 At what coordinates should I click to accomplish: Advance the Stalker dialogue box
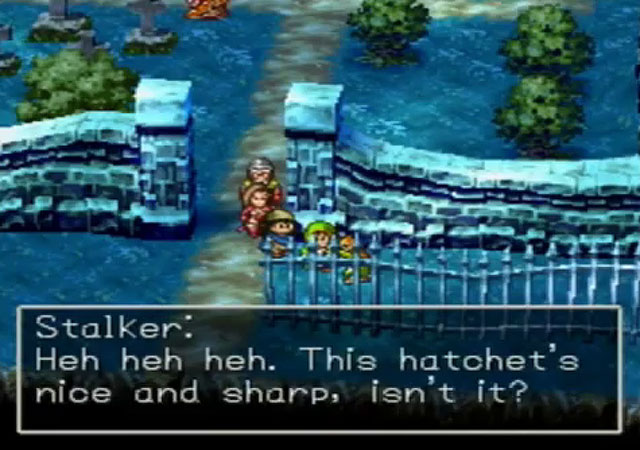coord(319,369)
